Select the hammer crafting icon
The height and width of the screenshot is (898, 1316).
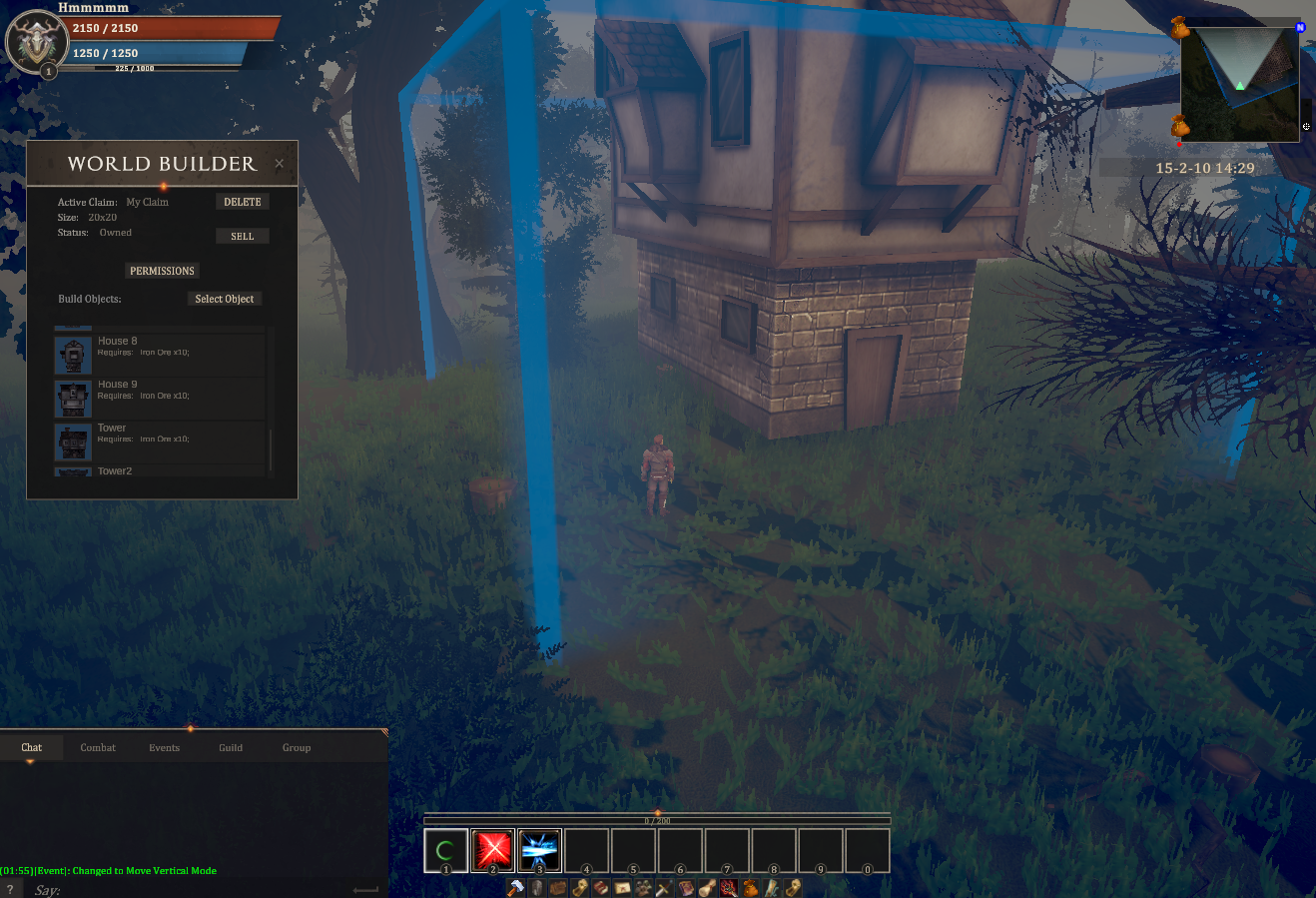[x=517, y=887]
